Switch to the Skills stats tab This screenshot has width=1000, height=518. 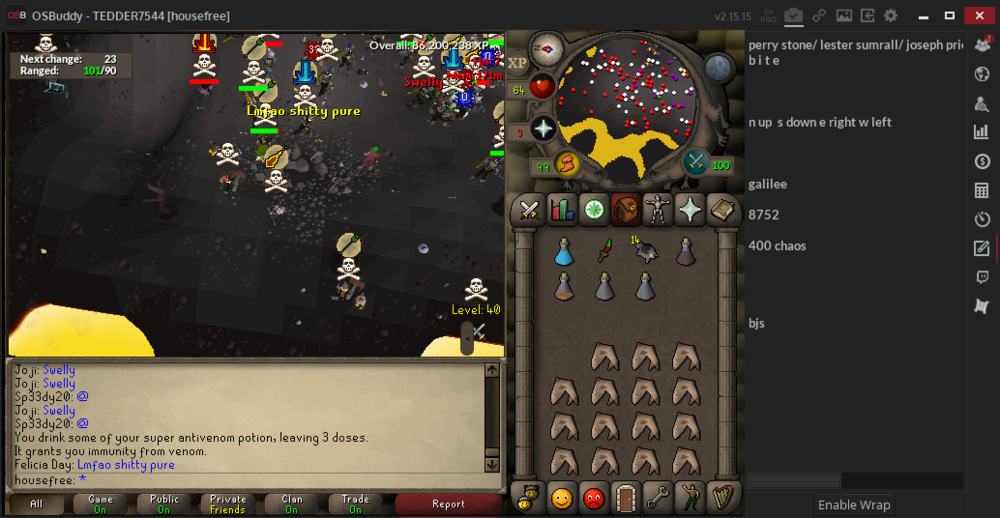point(561,210)
